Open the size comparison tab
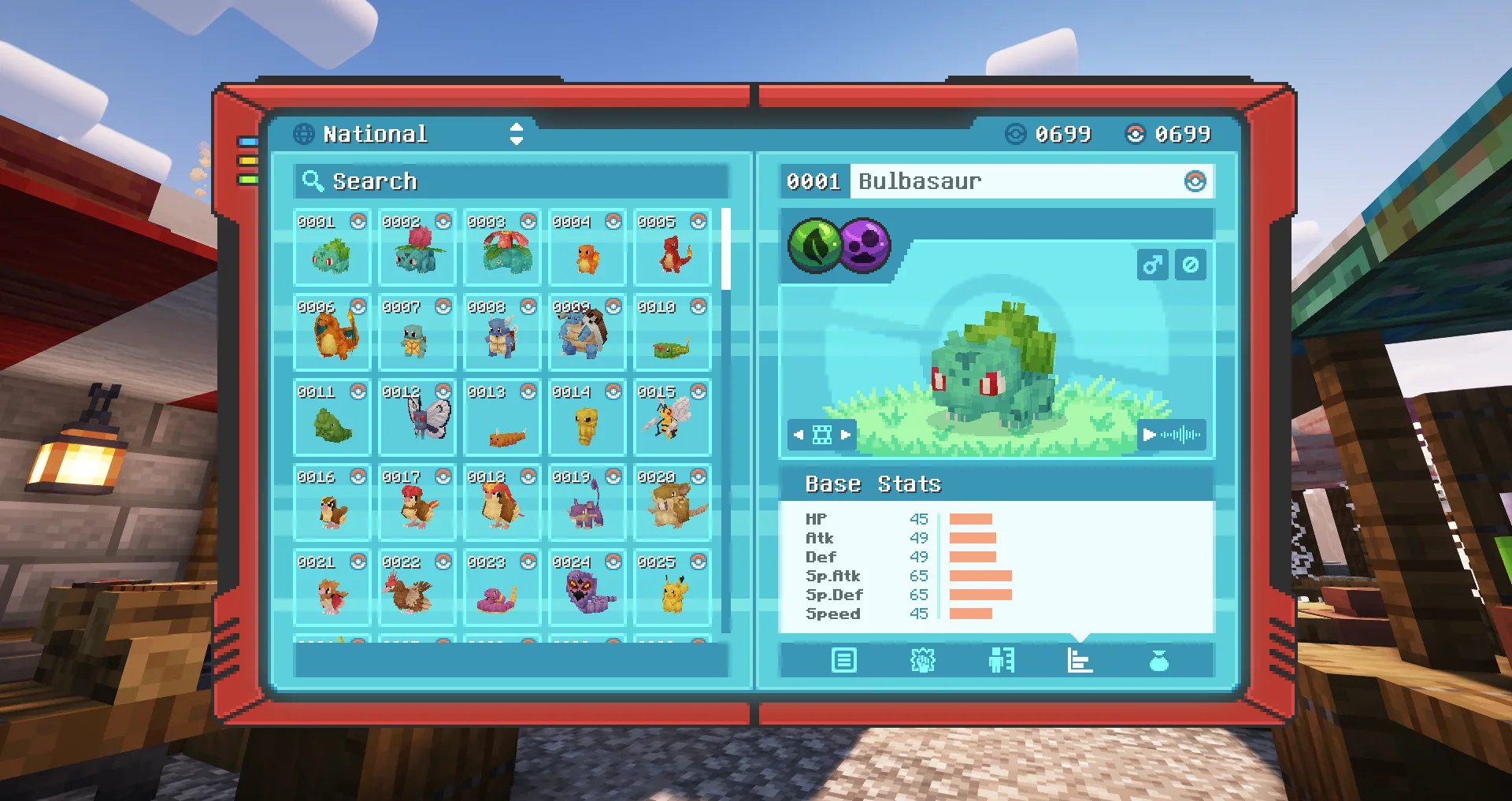 click(x=1002, y=660)
